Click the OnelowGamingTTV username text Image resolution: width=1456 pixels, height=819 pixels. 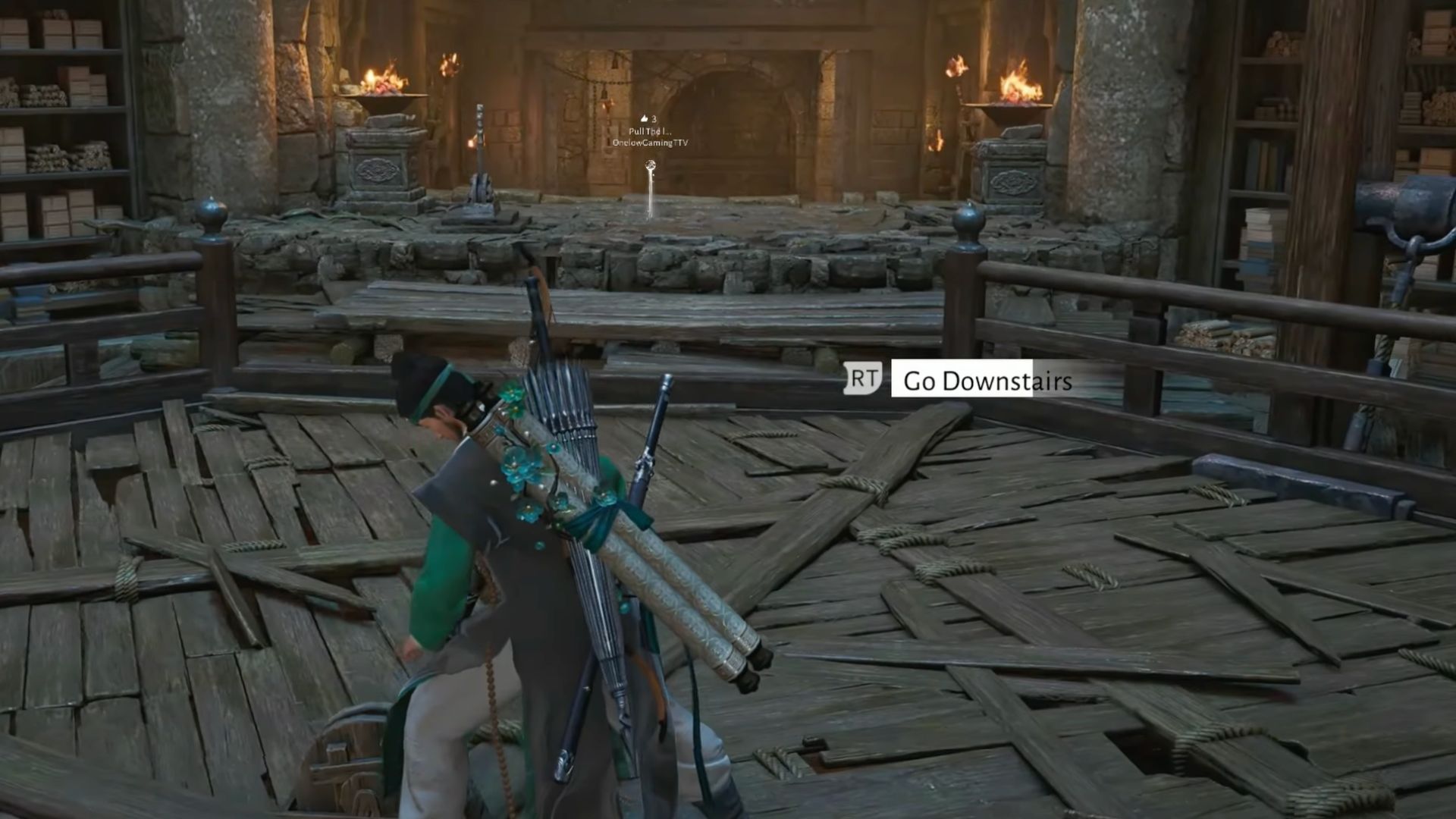click(x=650, y=143)
